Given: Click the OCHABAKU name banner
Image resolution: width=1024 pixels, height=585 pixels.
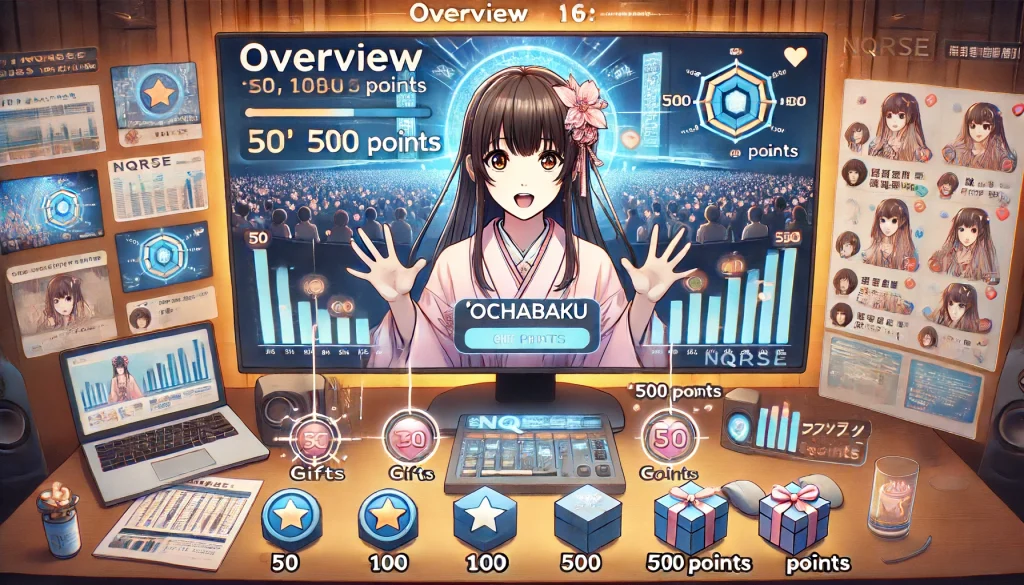Looking at the screenshot, I should pyautogui.click(x=526, y=312).
